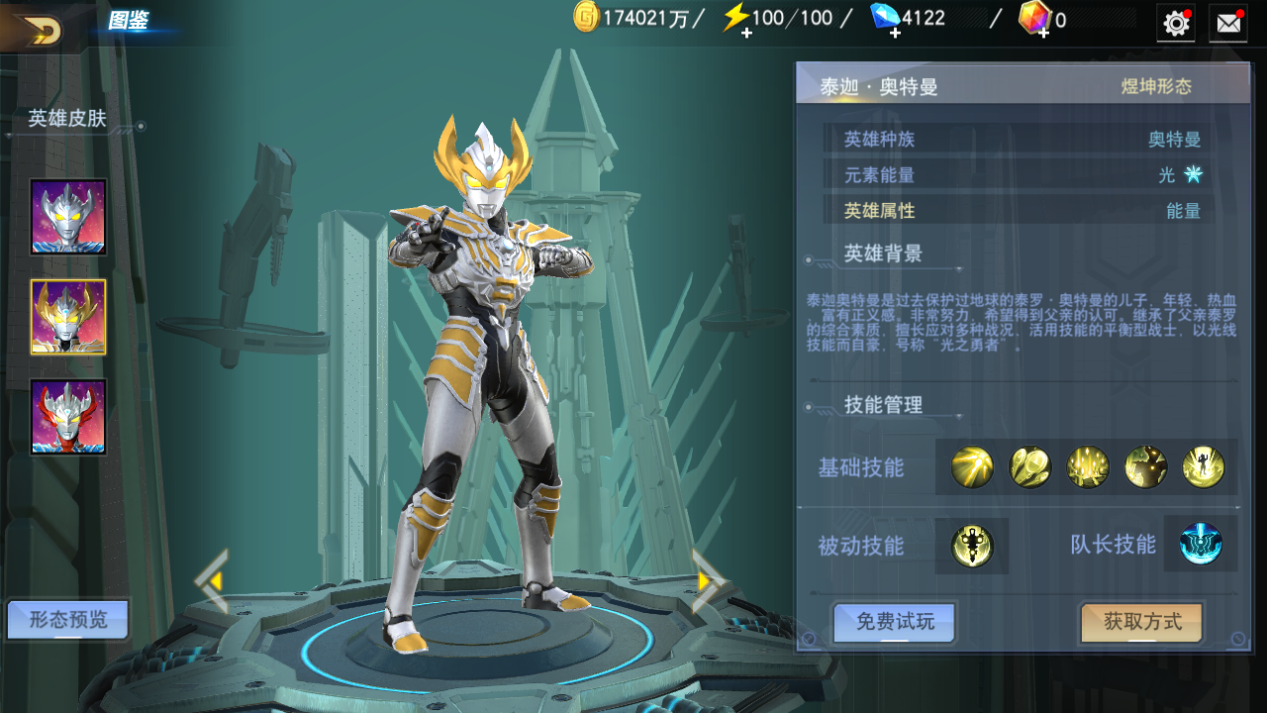View the passive skill icon
The width and height of the screenshot is (1267, 713).
point(972,546)
